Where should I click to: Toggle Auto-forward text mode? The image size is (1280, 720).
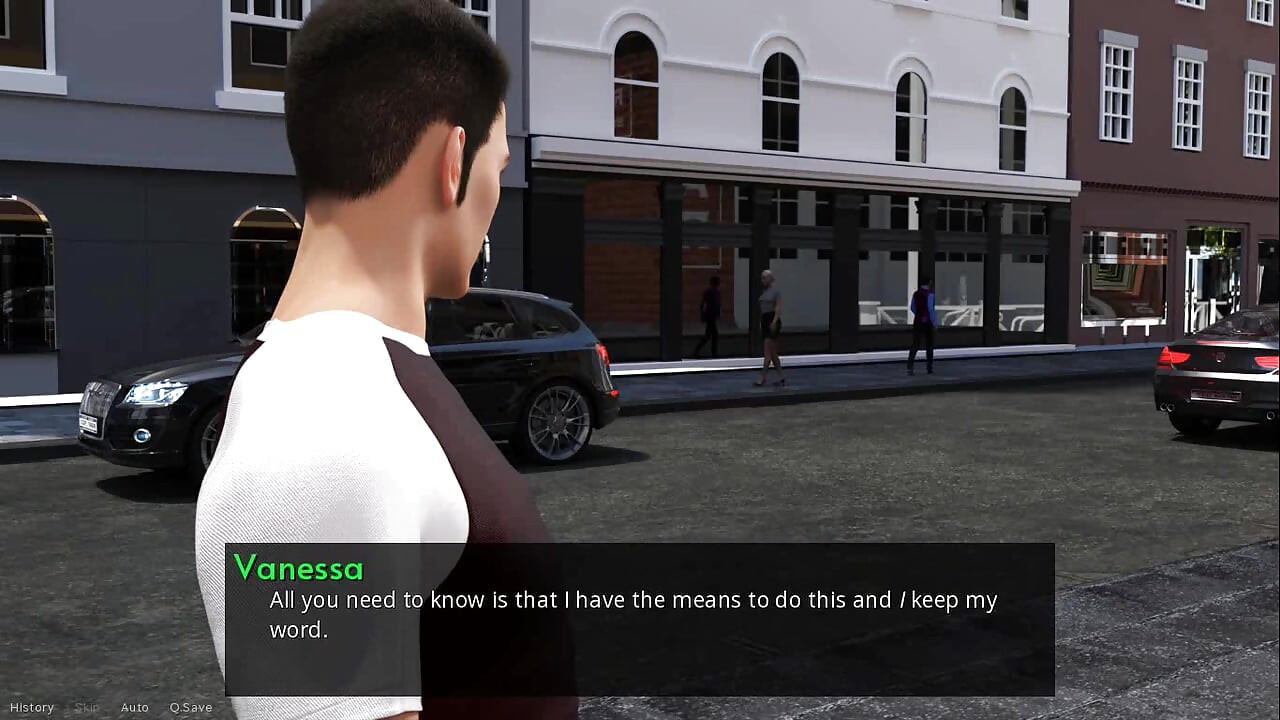(135, 706)
